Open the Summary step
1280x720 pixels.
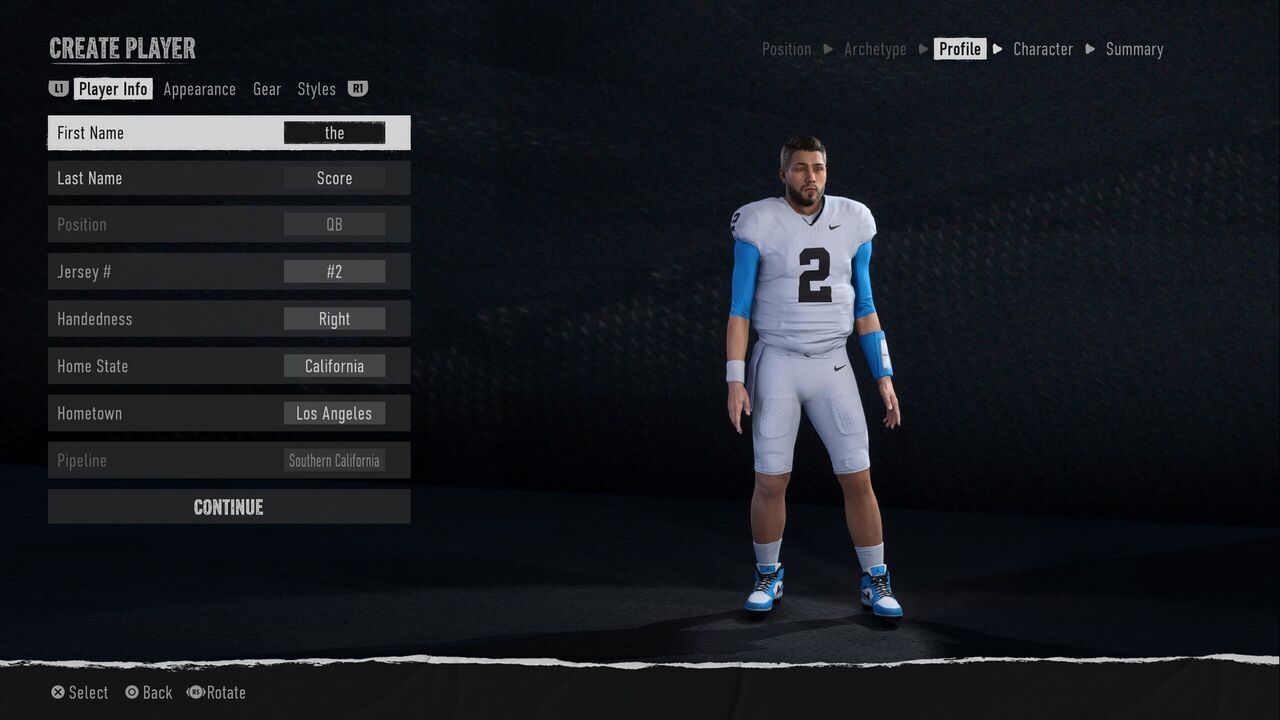point(1134,49)
